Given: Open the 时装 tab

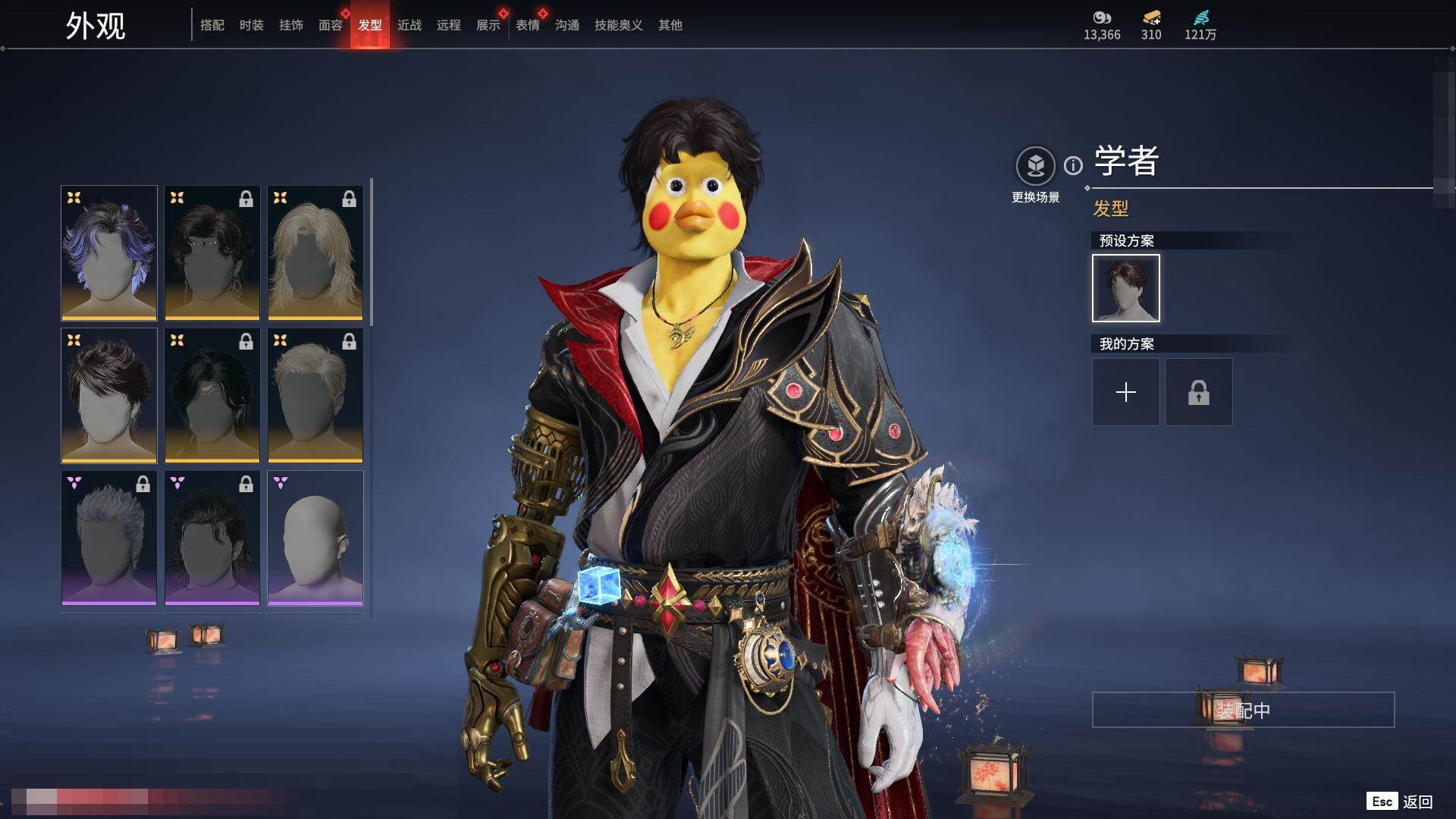Looking at the screenshot, I should click(x=252, y=25).
